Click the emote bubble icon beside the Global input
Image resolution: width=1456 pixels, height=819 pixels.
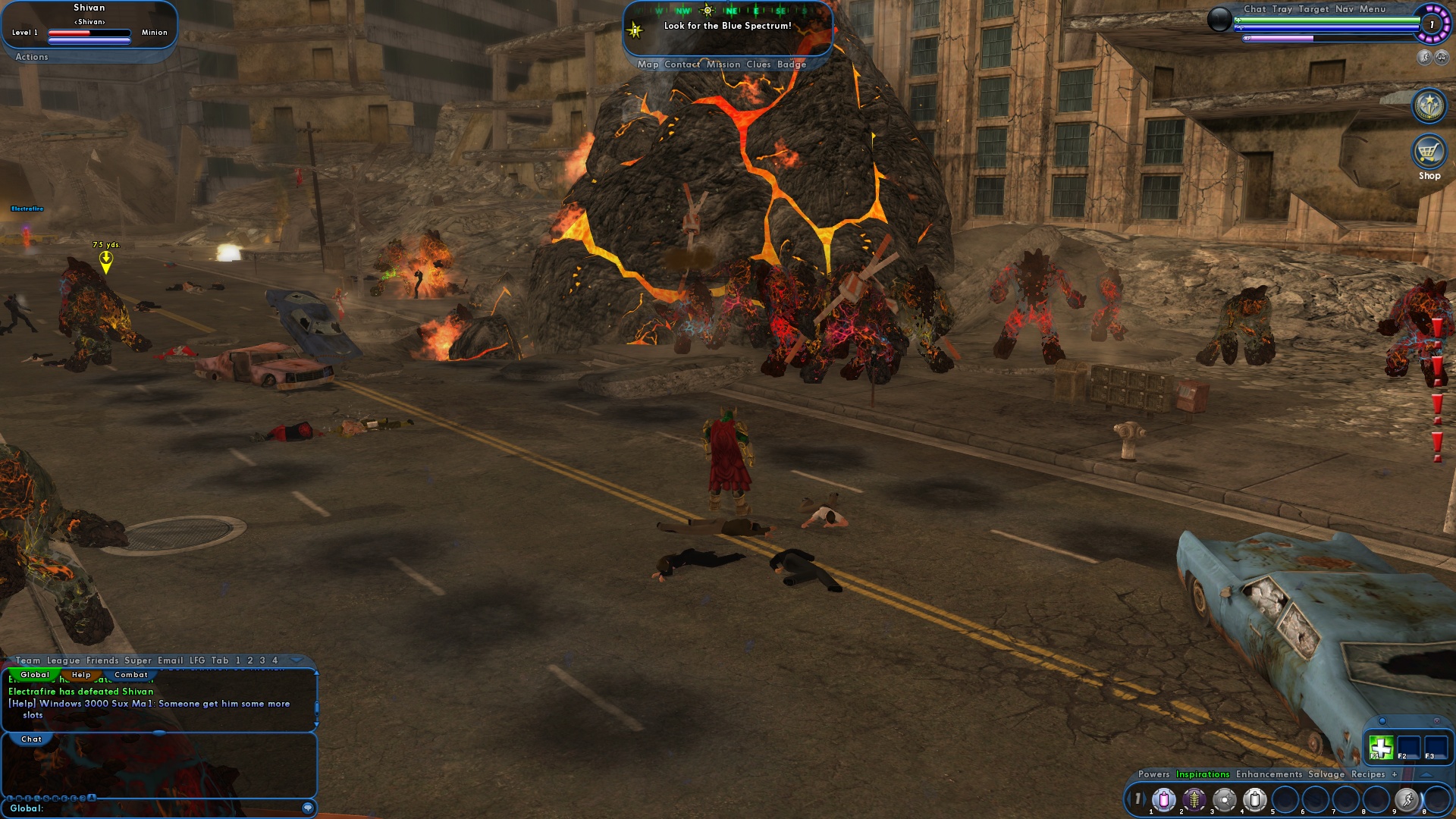306,808
